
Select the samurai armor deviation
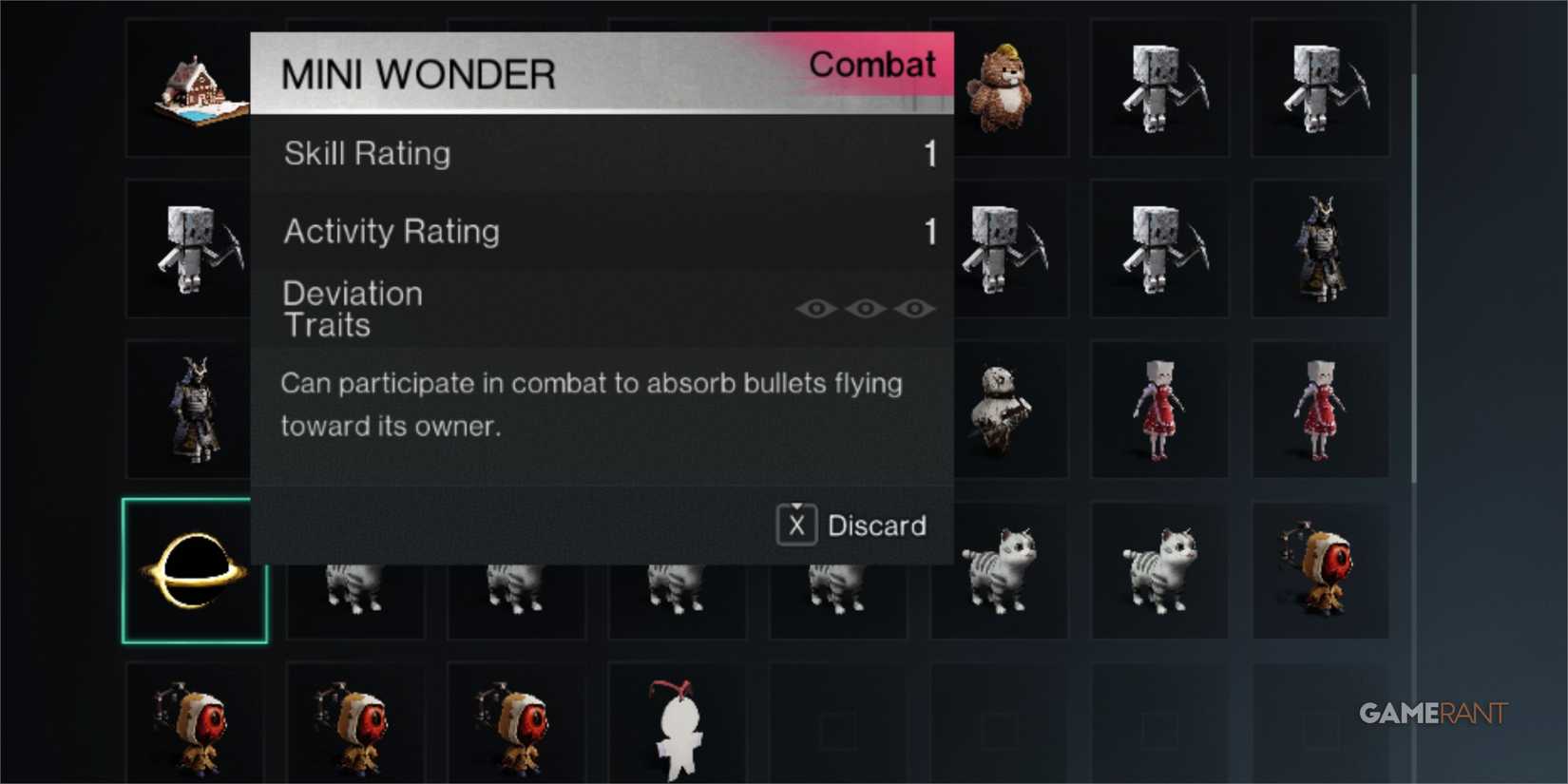click(x=195, y=409)
